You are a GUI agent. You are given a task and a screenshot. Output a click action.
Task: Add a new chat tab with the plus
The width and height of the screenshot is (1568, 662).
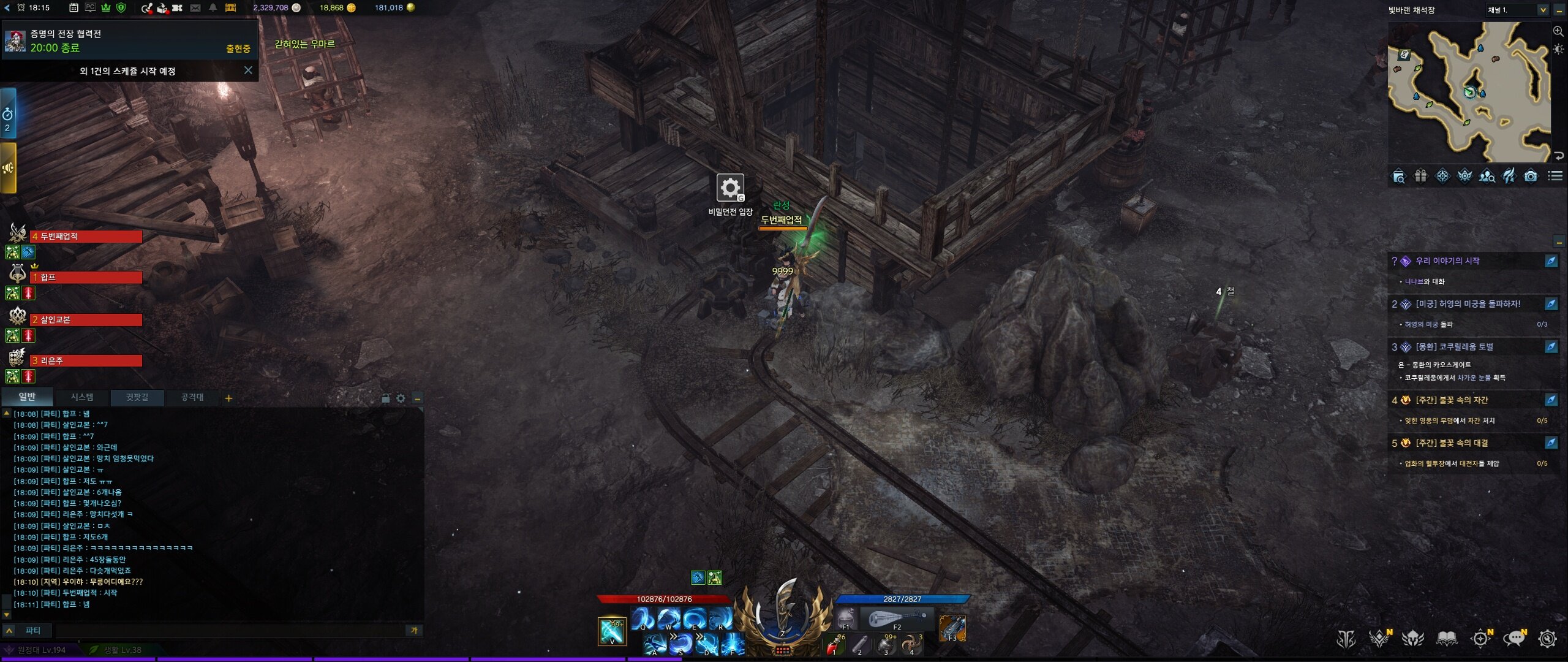click(x=228, y=398)
